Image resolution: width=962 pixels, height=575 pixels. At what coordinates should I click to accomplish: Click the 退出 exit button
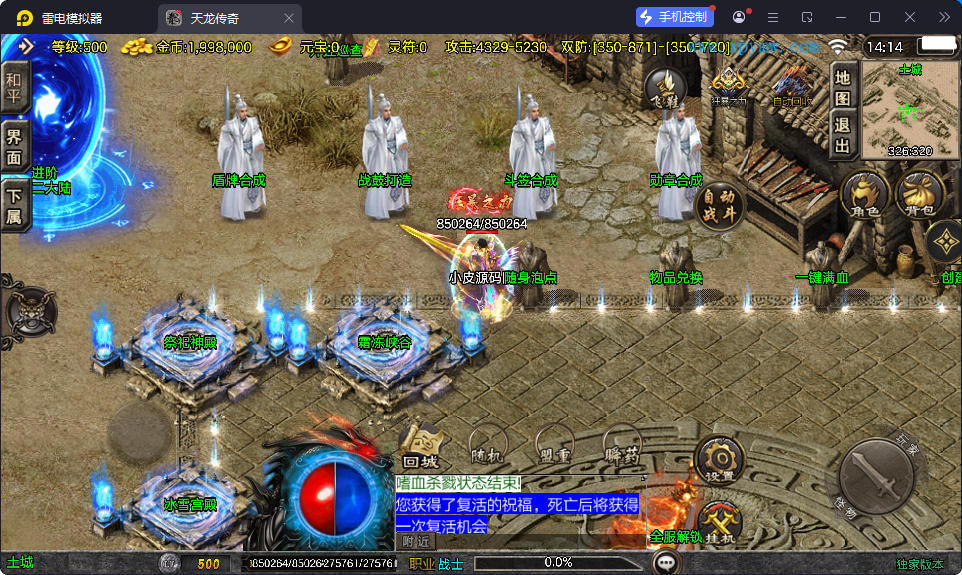(843, 136)
